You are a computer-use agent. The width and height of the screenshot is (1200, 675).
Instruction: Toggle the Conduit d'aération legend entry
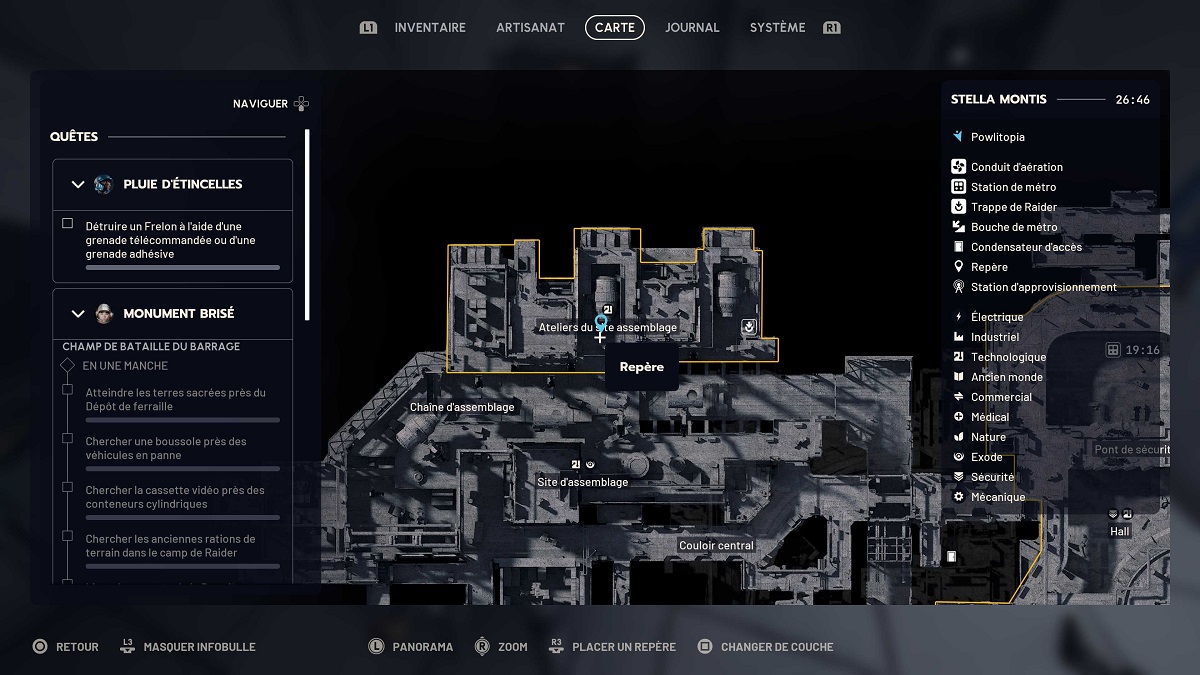[1016, 167]
